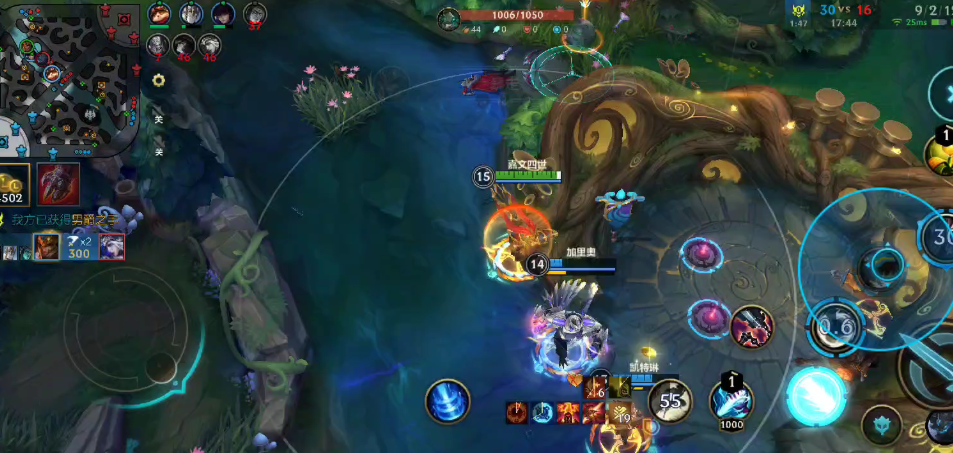
Task: Select the red-haired ally portrait
Action: click(159, 14)
